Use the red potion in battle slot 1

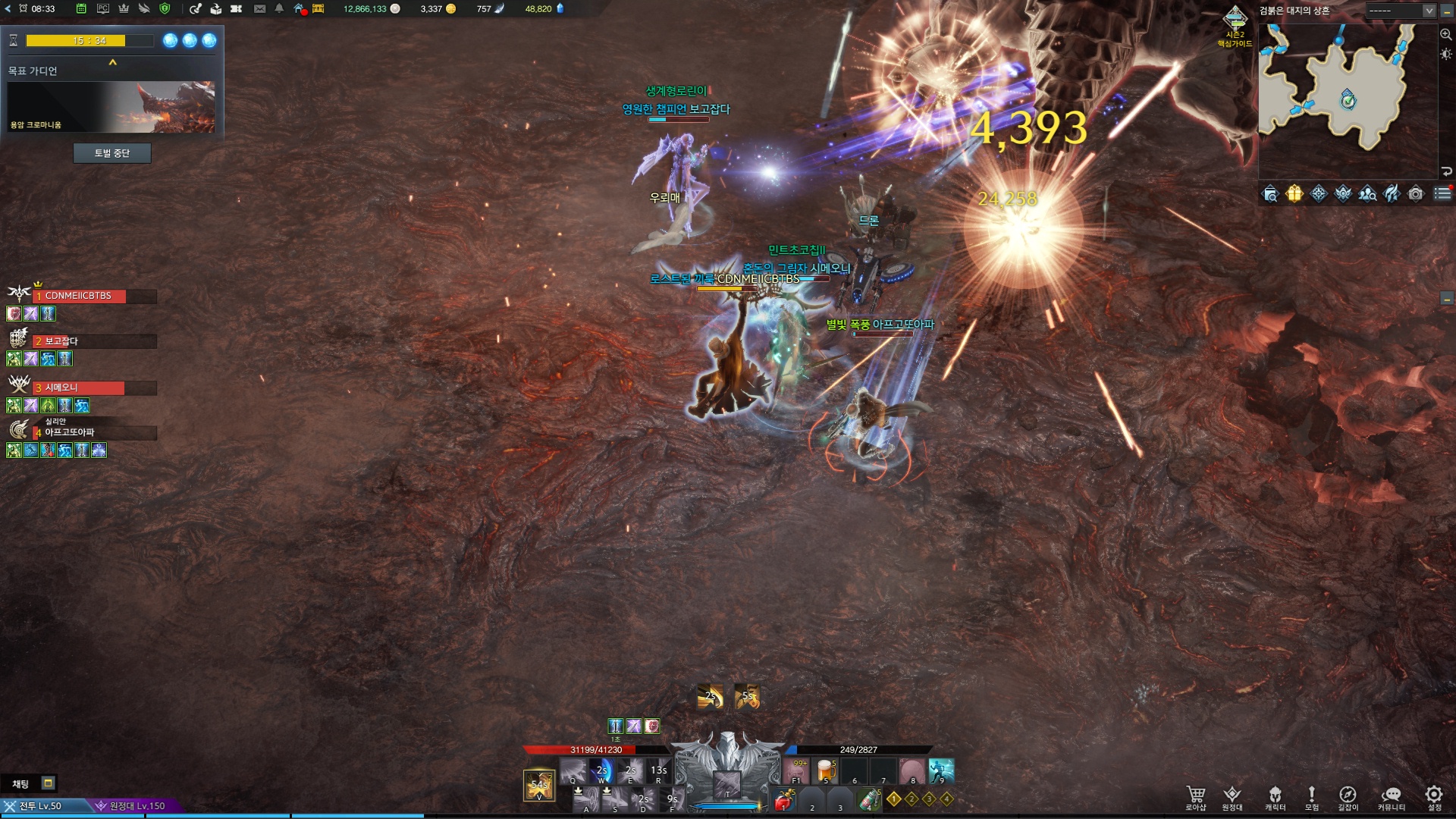[784, 800]
